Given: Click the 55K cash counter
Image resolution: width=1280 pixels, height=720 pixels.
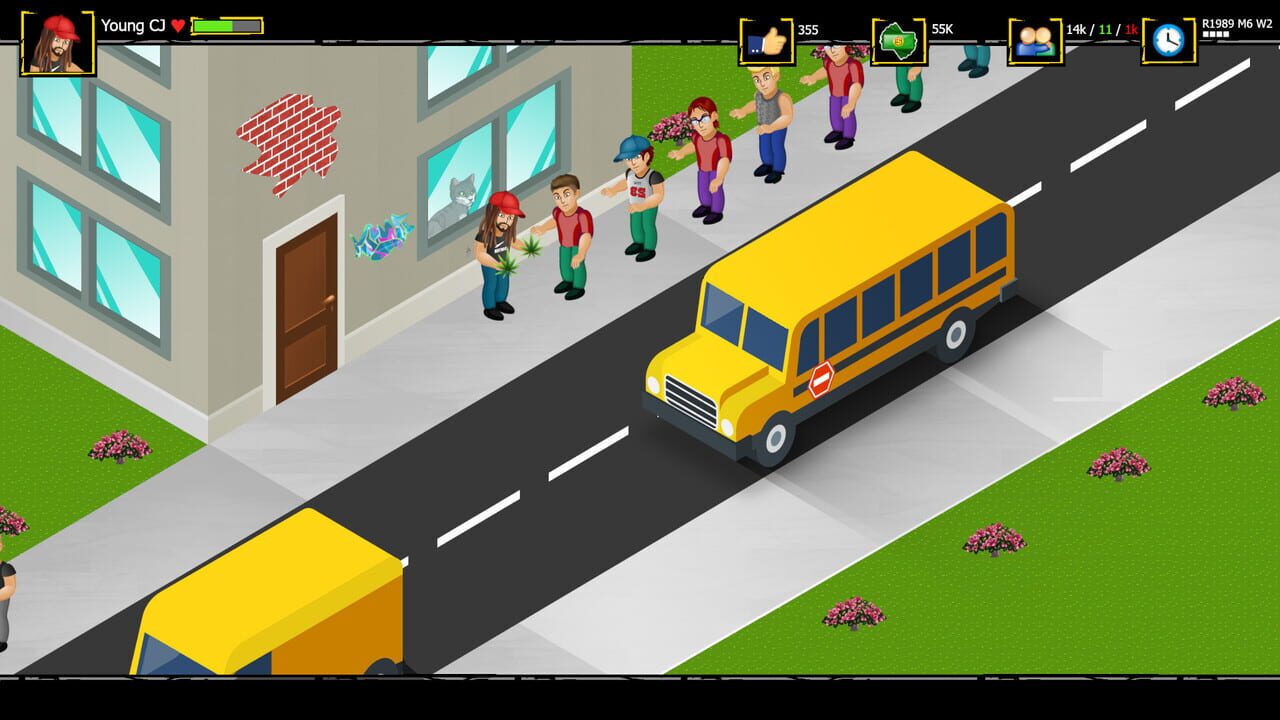Looking at the screenshot, I should [940, 29].
